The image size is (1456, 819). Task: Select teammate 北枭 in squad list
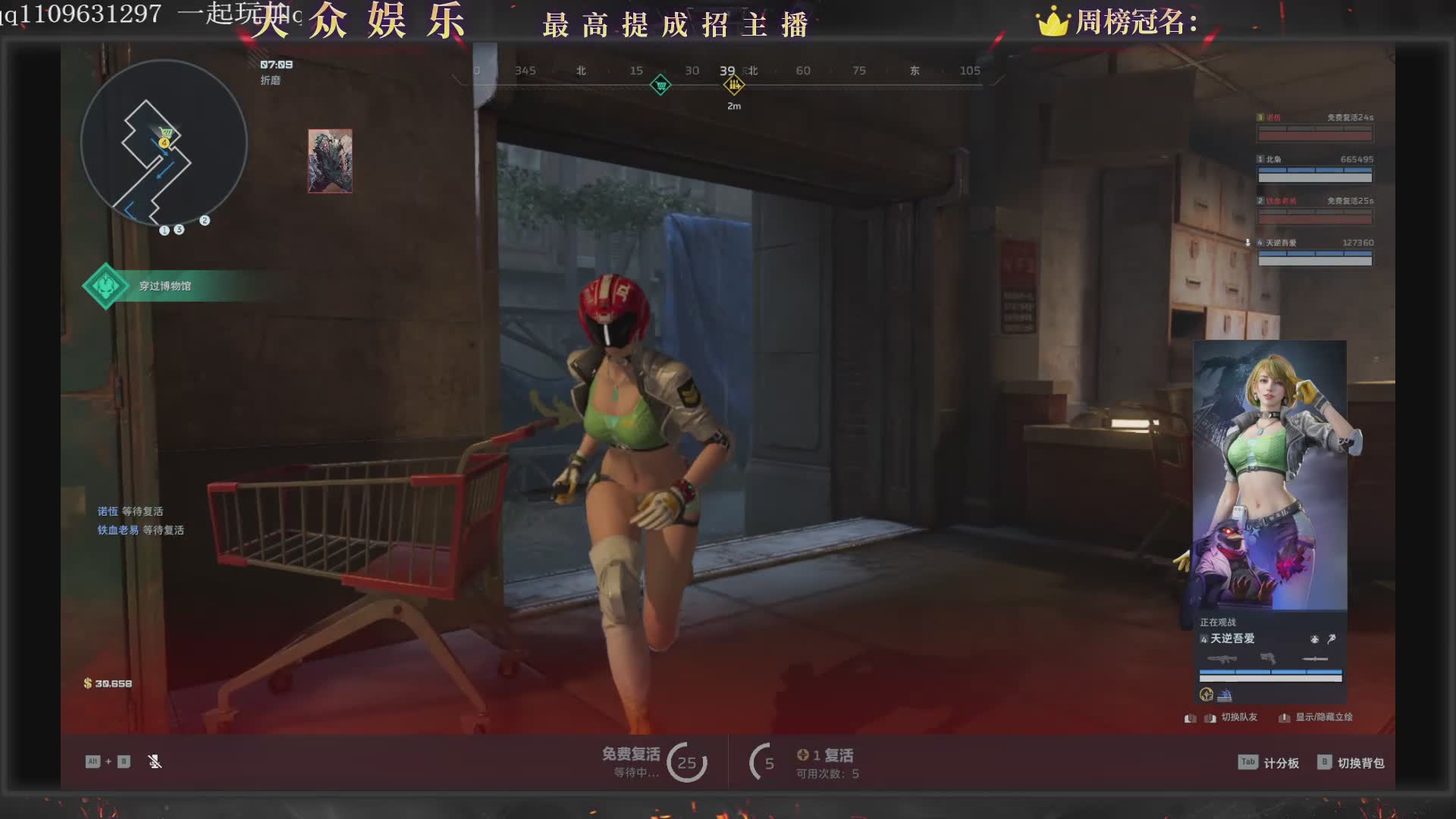coord(1314,168)
